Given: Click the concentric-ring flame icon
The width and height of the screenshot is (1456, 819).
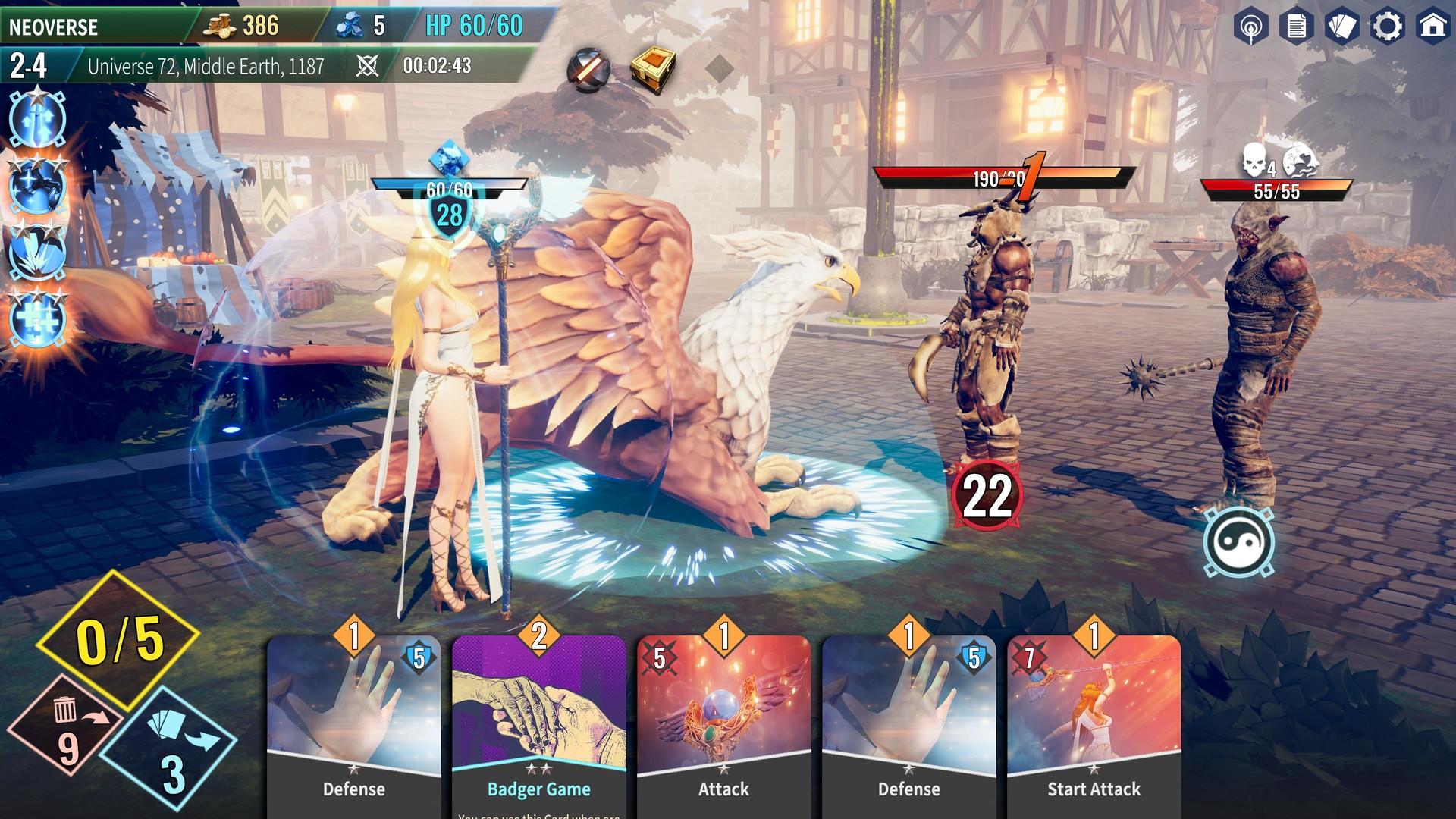Looking at the screenshot, I should tap(1250, 28).
